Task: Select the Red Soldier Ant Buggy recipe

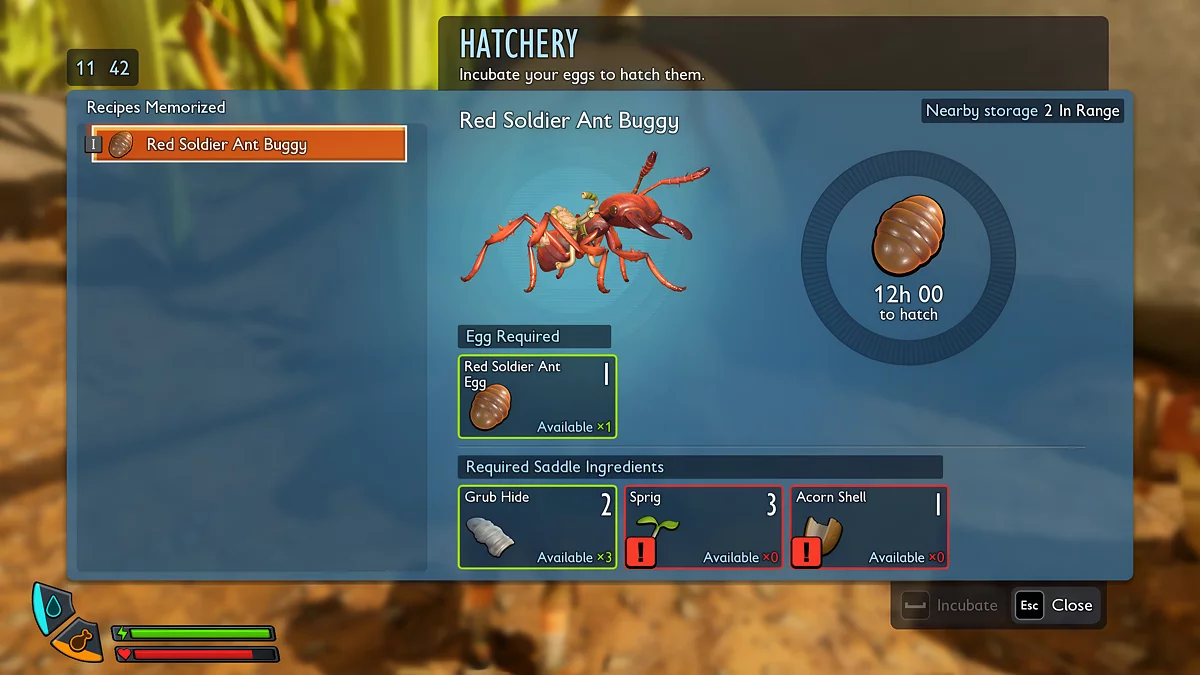Action: click(249, 144)
